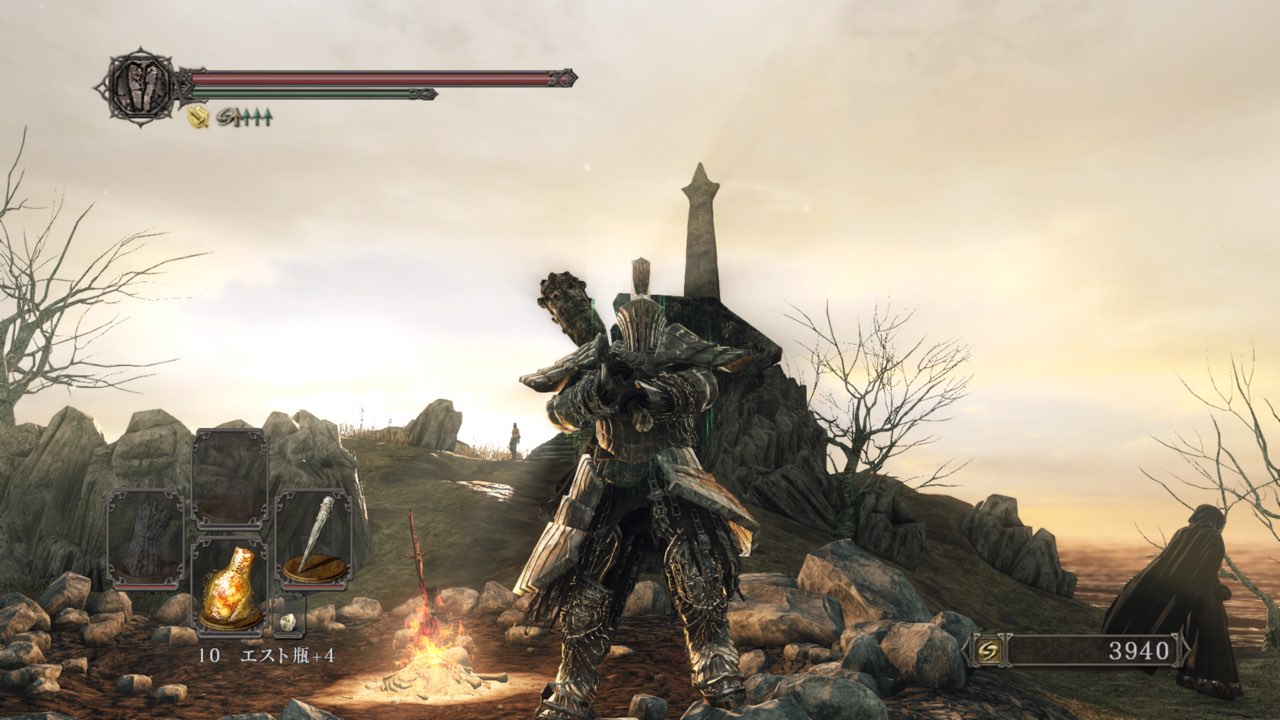Image resolution: width=1280 pixels, height=720 pixels.
Task: Click the small white stone item slot
Action: point(288,620)
